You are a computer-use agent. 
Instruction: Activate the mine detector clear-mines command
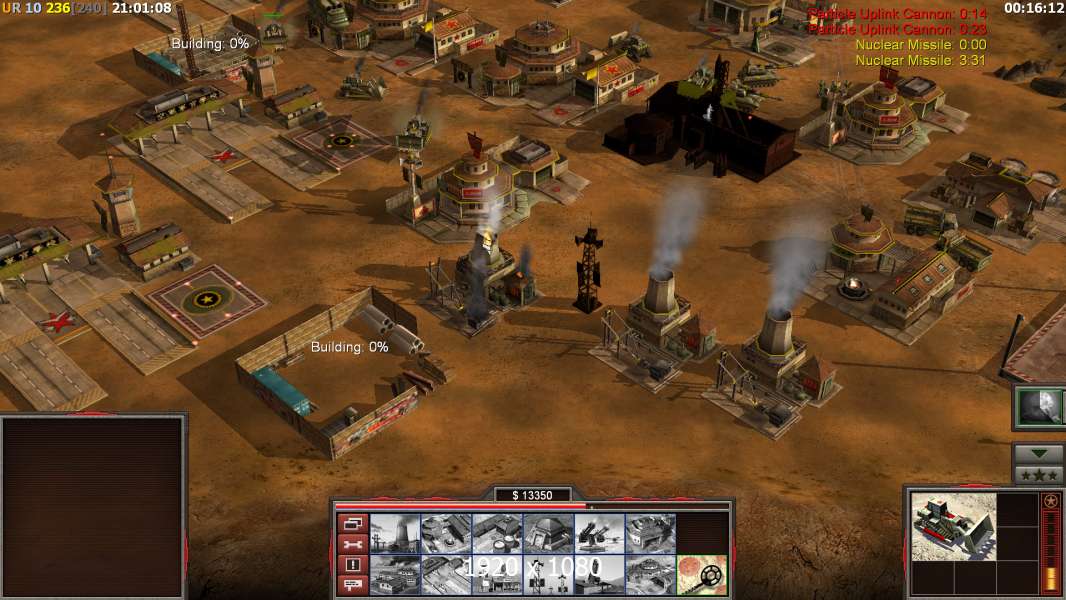[701, 575]
